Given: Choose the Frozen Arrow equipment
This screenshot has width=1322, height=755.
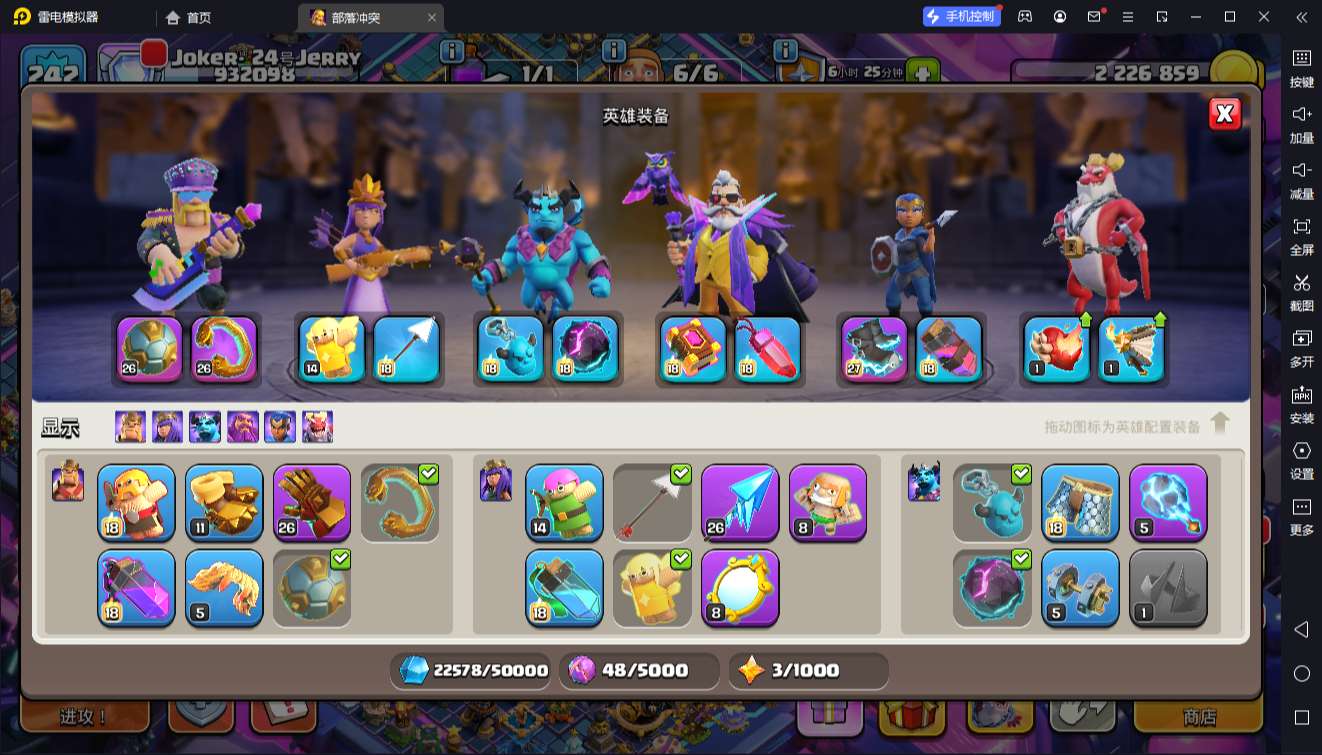Looking at the screenshot, I should coord(740,502).
